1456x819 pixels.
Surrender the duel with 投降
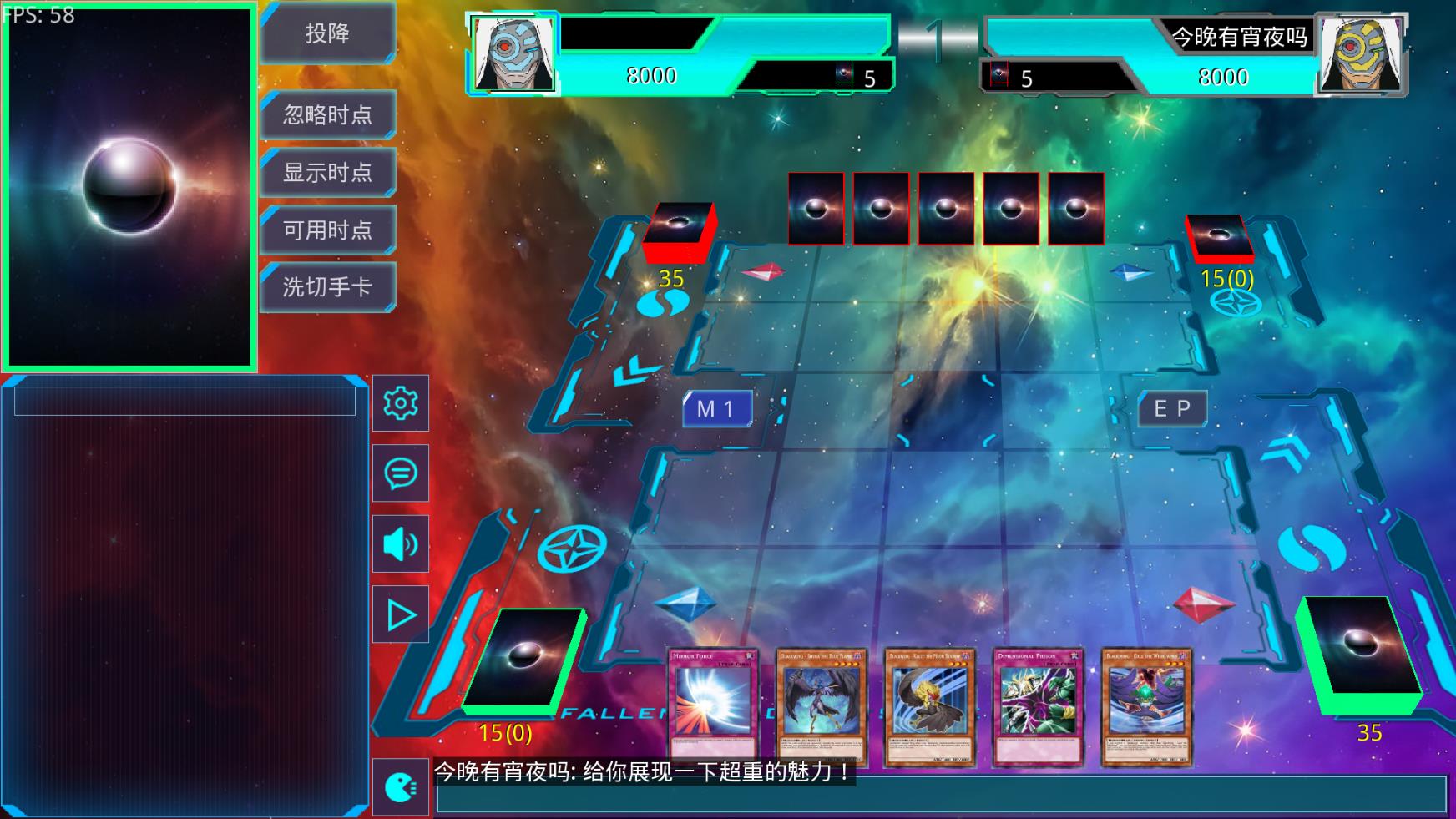click(x=327, y=33)
